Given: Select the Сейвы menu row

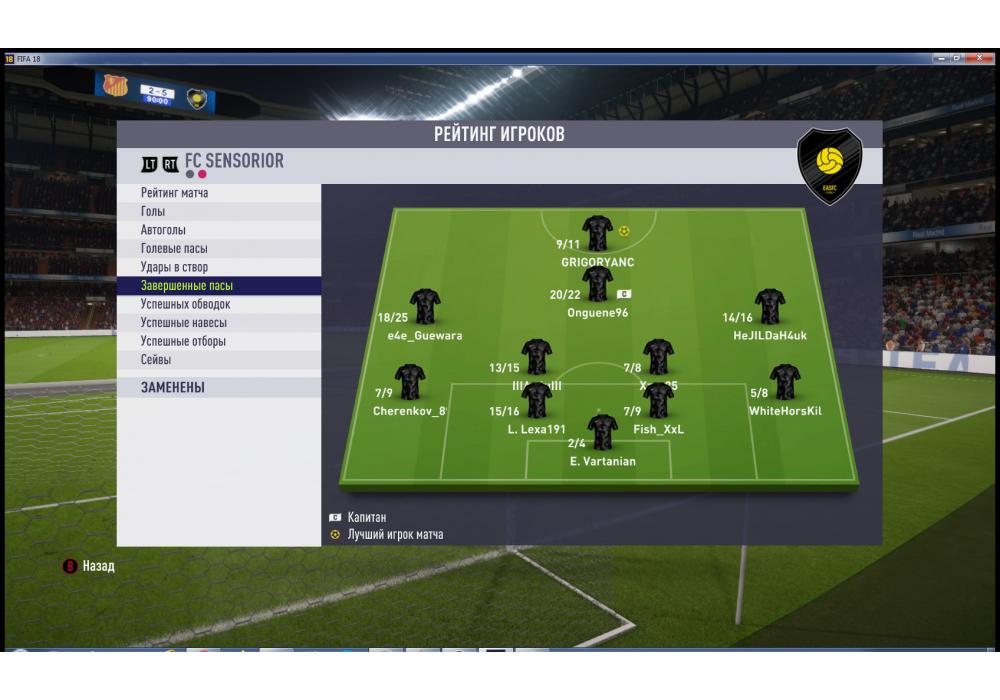Looking at the screenshot, I should point(156,359).
